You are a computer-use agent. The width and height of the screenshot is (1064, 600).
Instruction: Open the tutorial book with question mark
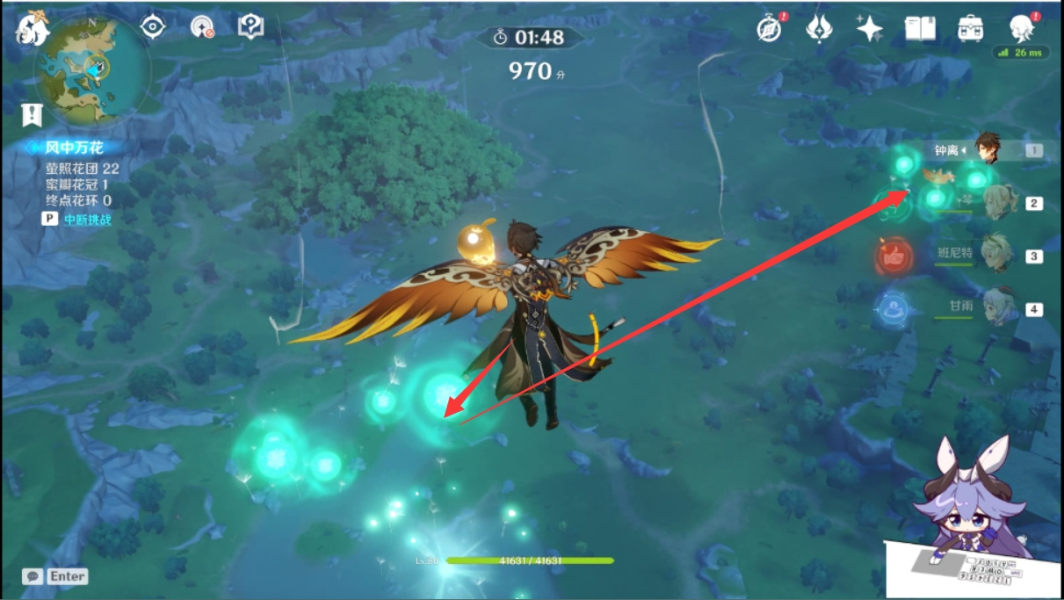click(x=250, y=27)
